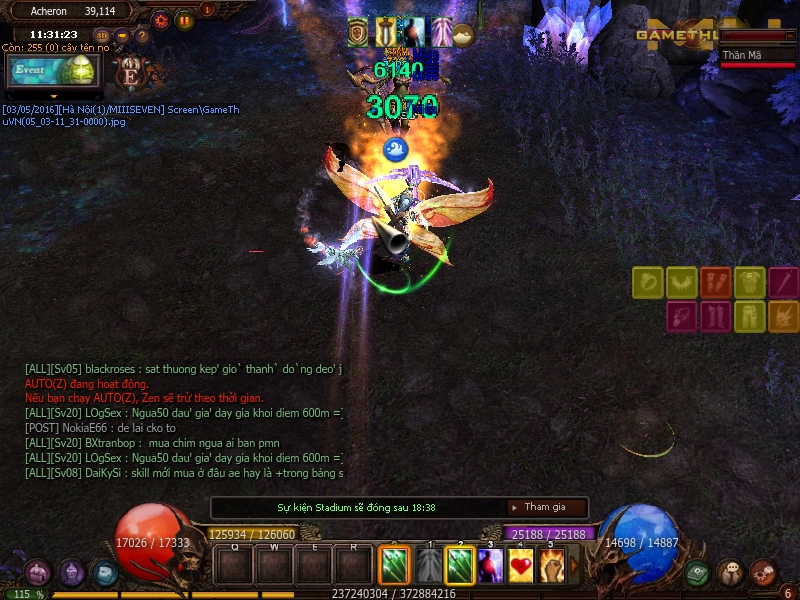800x600 pixels.
Task: Toggle the 3D view button
Action: point(102,36)
